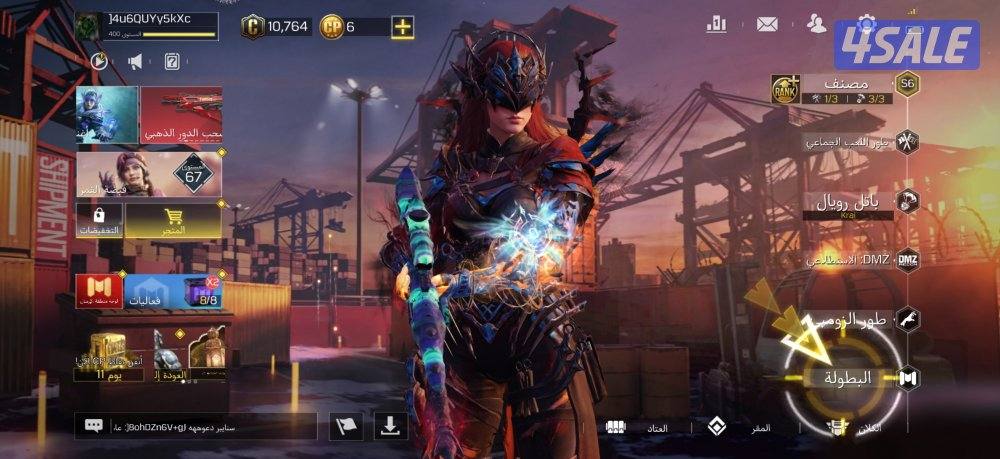
Task: Open the store with the shopping cart
Action: tap(173, 220)
